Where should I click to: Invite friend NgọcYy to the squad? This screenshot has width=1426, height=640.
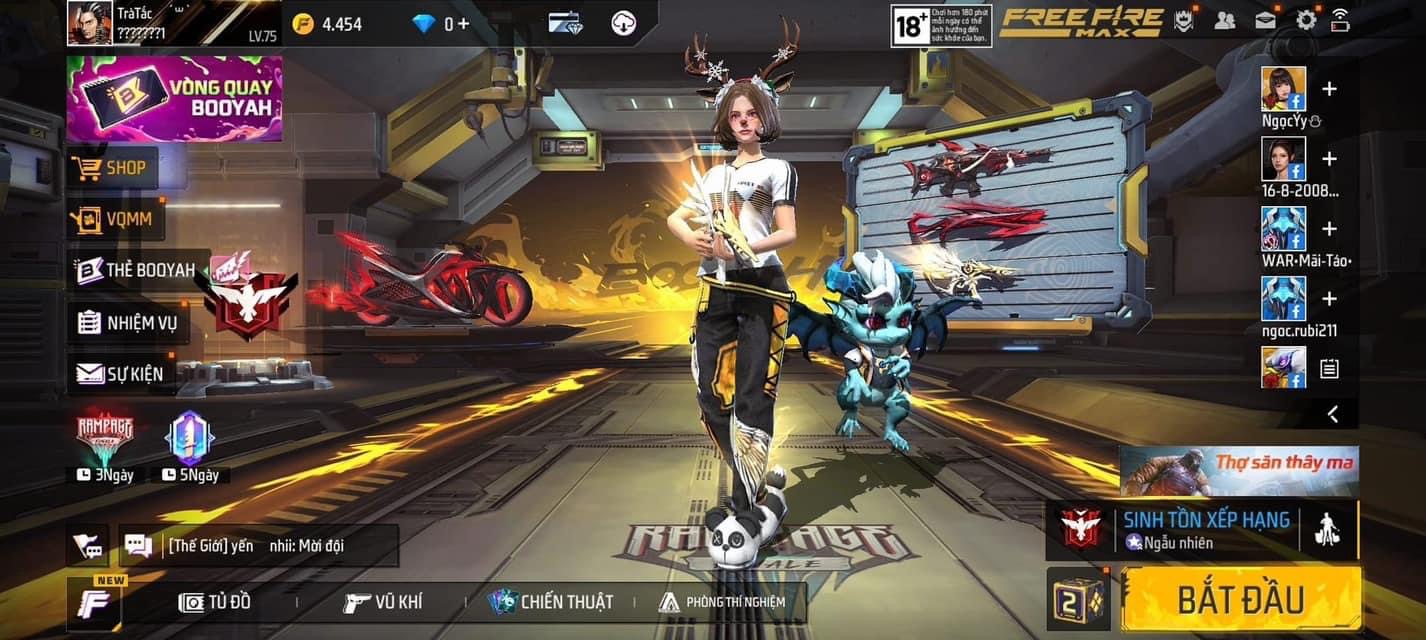(x=1329, y=90)
